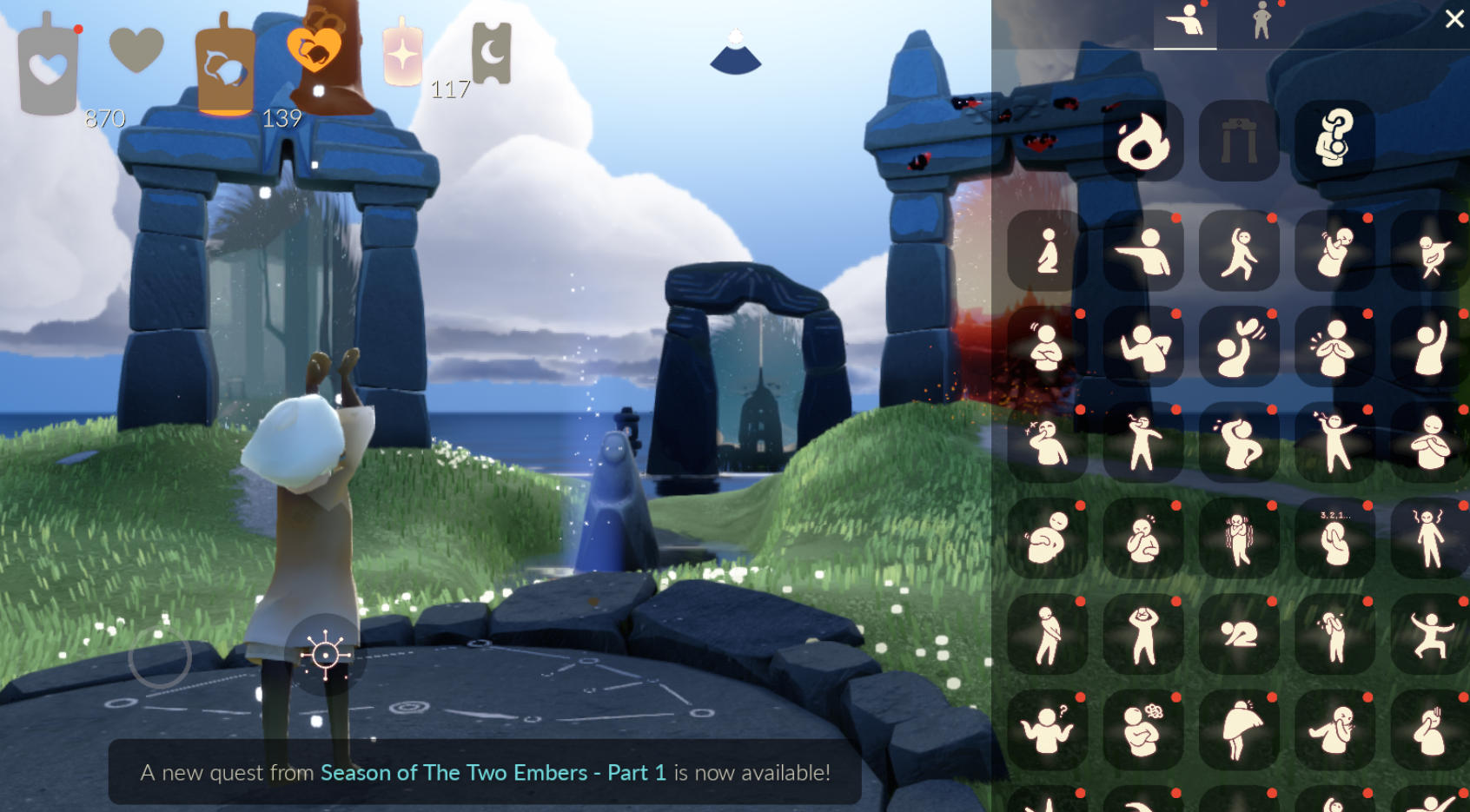Select the bowing kneel emote
The image size is (1470, 812).
pyautogui.click(x=1239, y=635)
